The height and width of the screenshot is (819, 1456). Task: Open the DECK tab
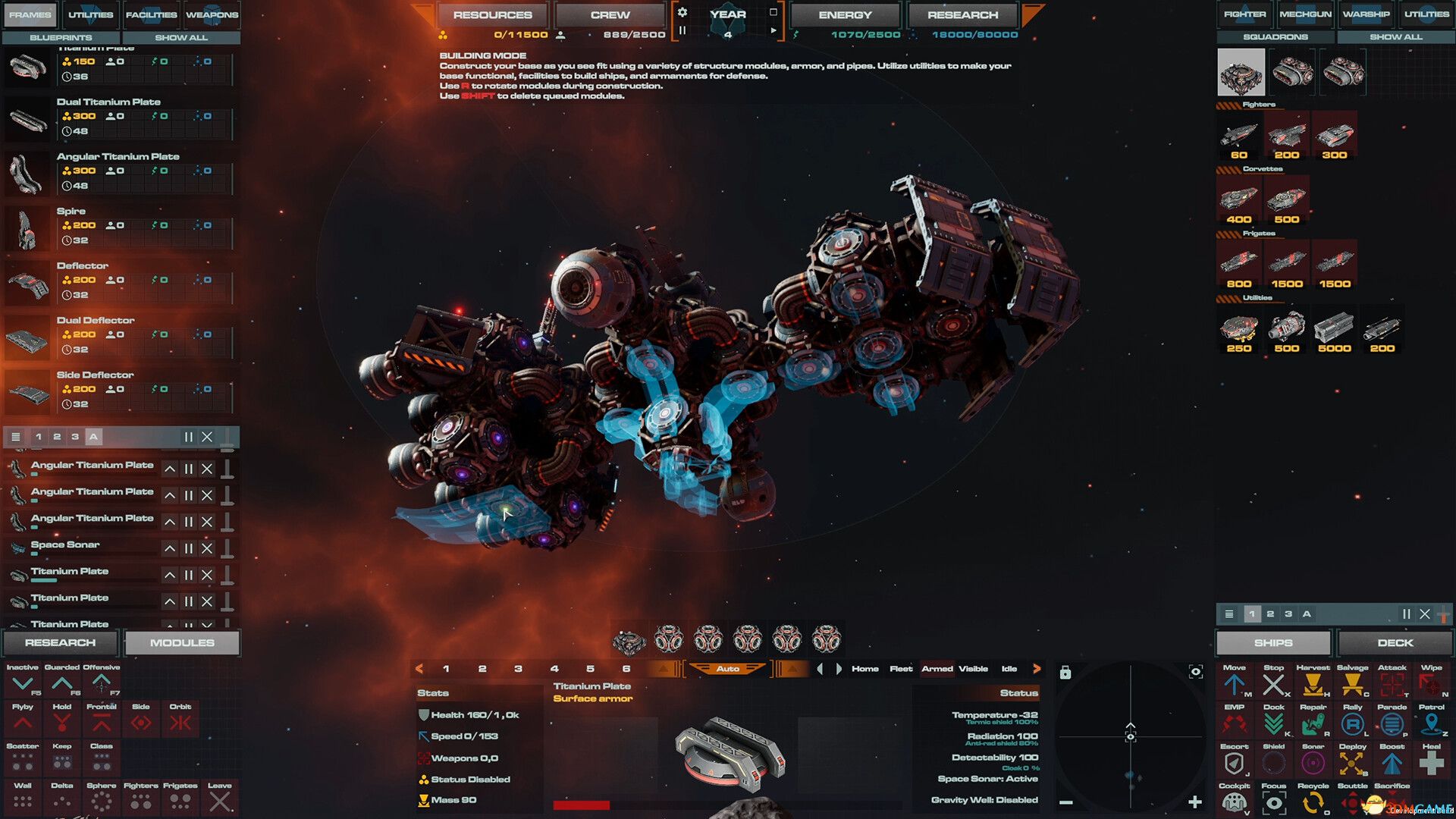(1396, 642)
